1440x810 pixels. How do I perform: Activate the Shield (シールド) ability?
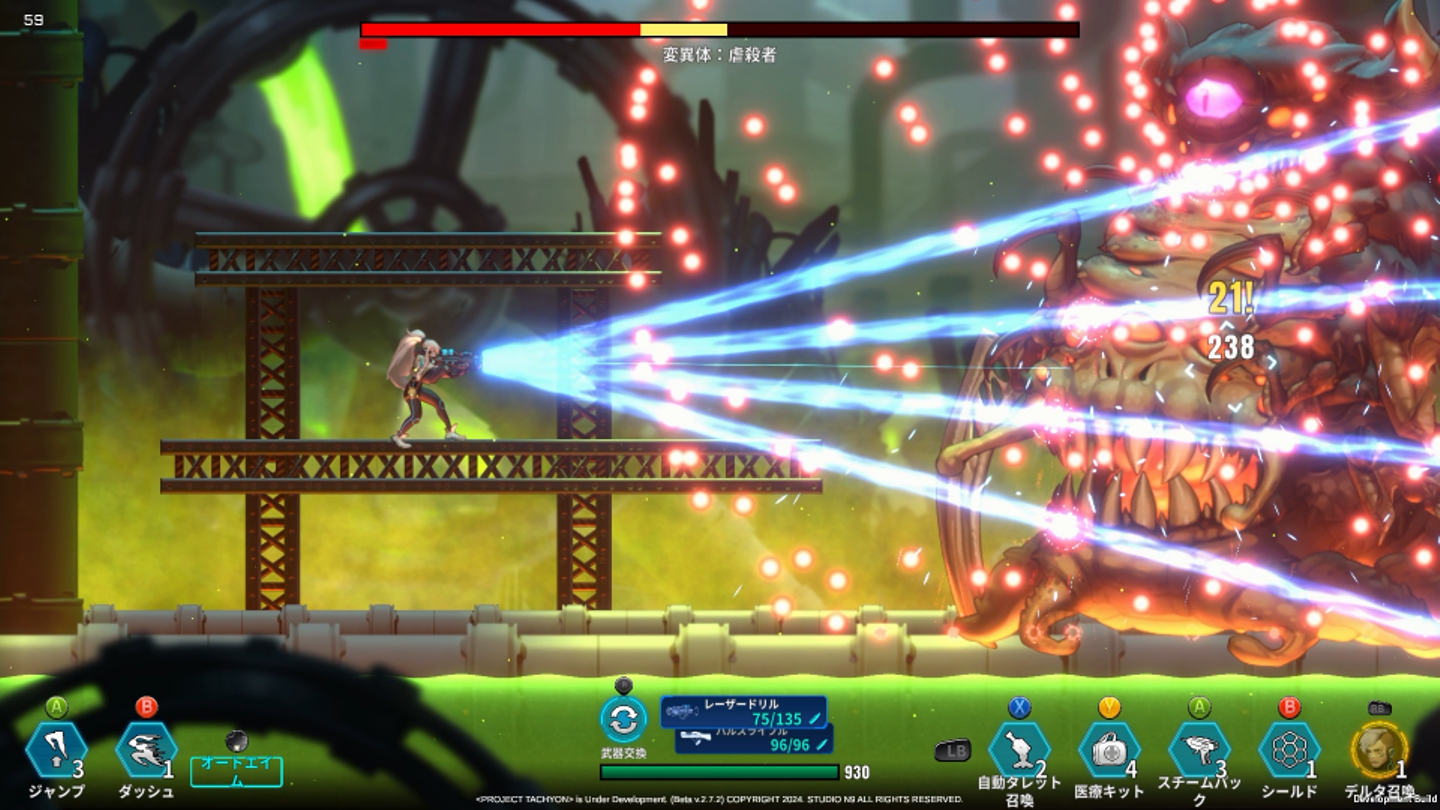(x=1289, y=750)
